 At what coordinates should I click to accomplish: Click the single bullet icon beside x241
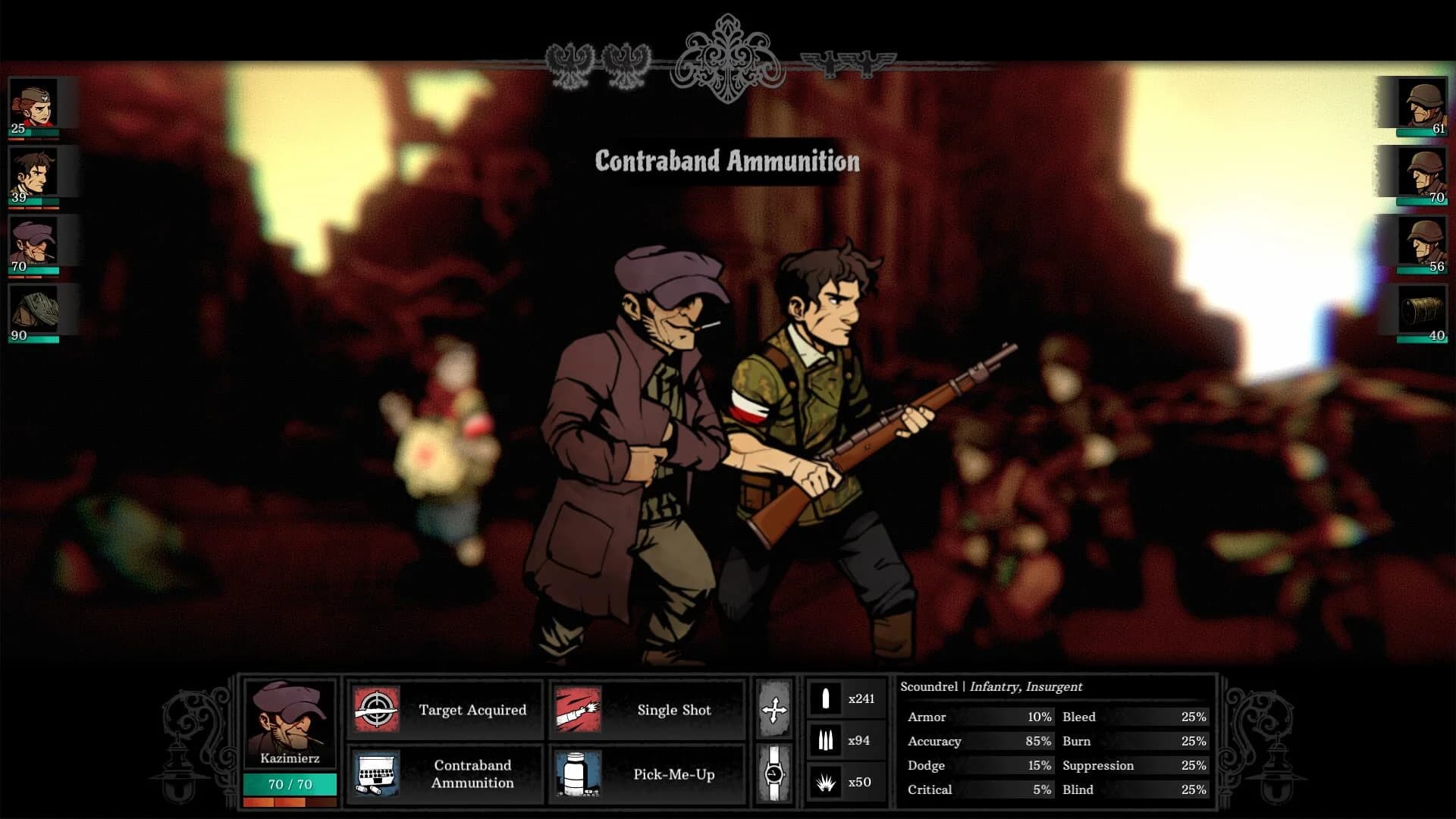coord(826,698)
